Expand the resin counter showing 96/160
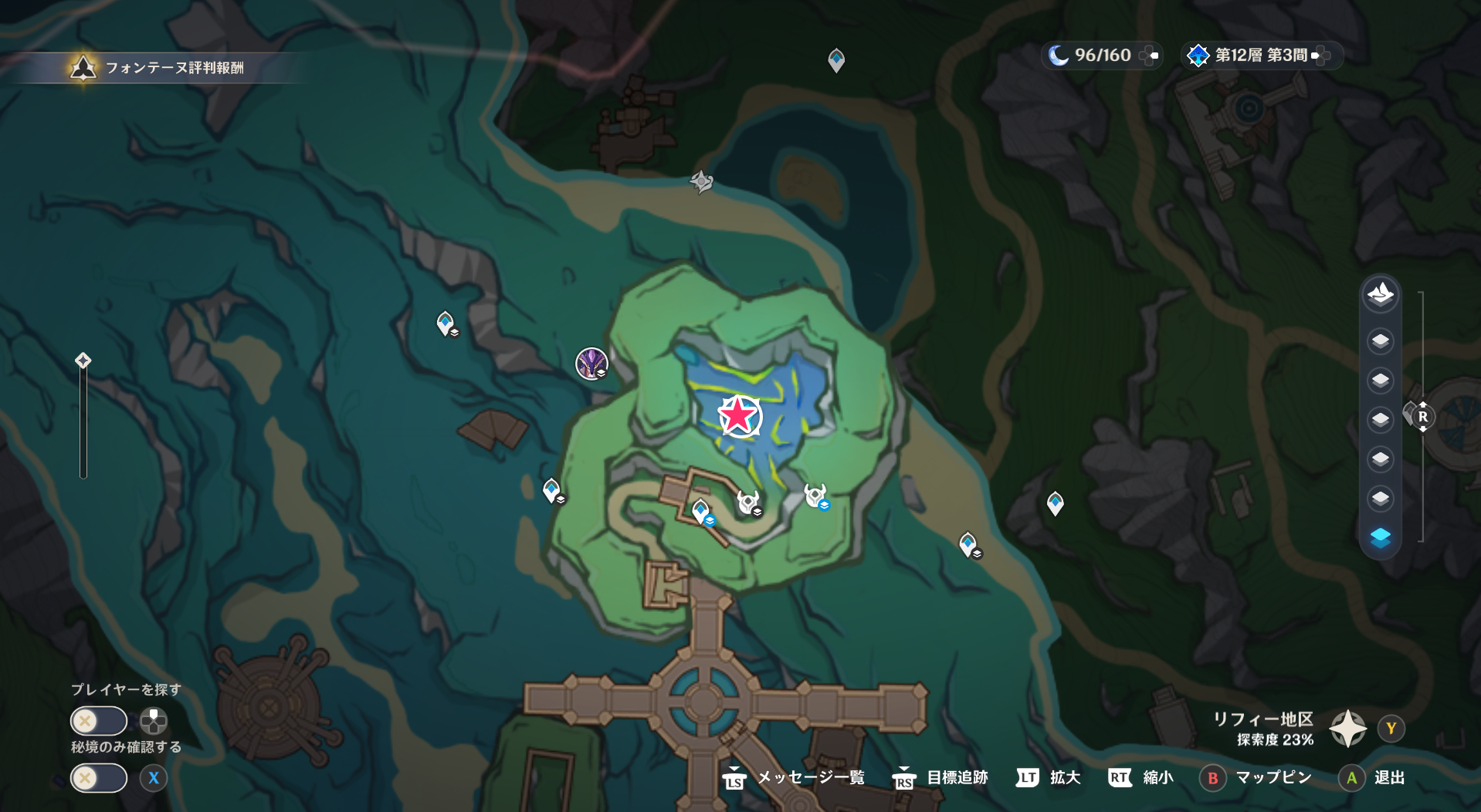The image size is (1481, 812). click(1102, 56)
